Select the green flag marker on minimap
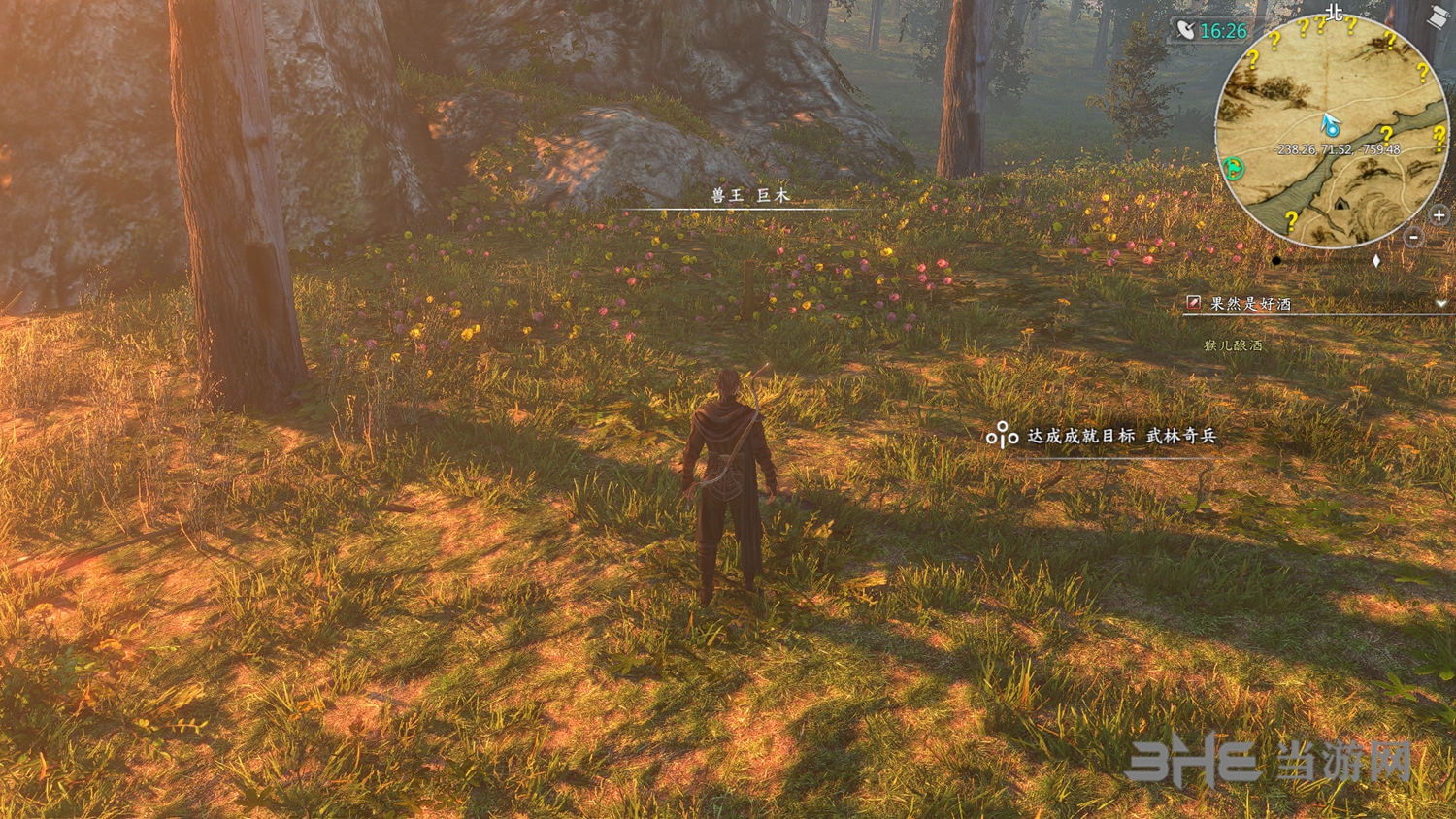Image resolution: width=1456 pixels, height=819 pixels. (x=1234, y=169)
